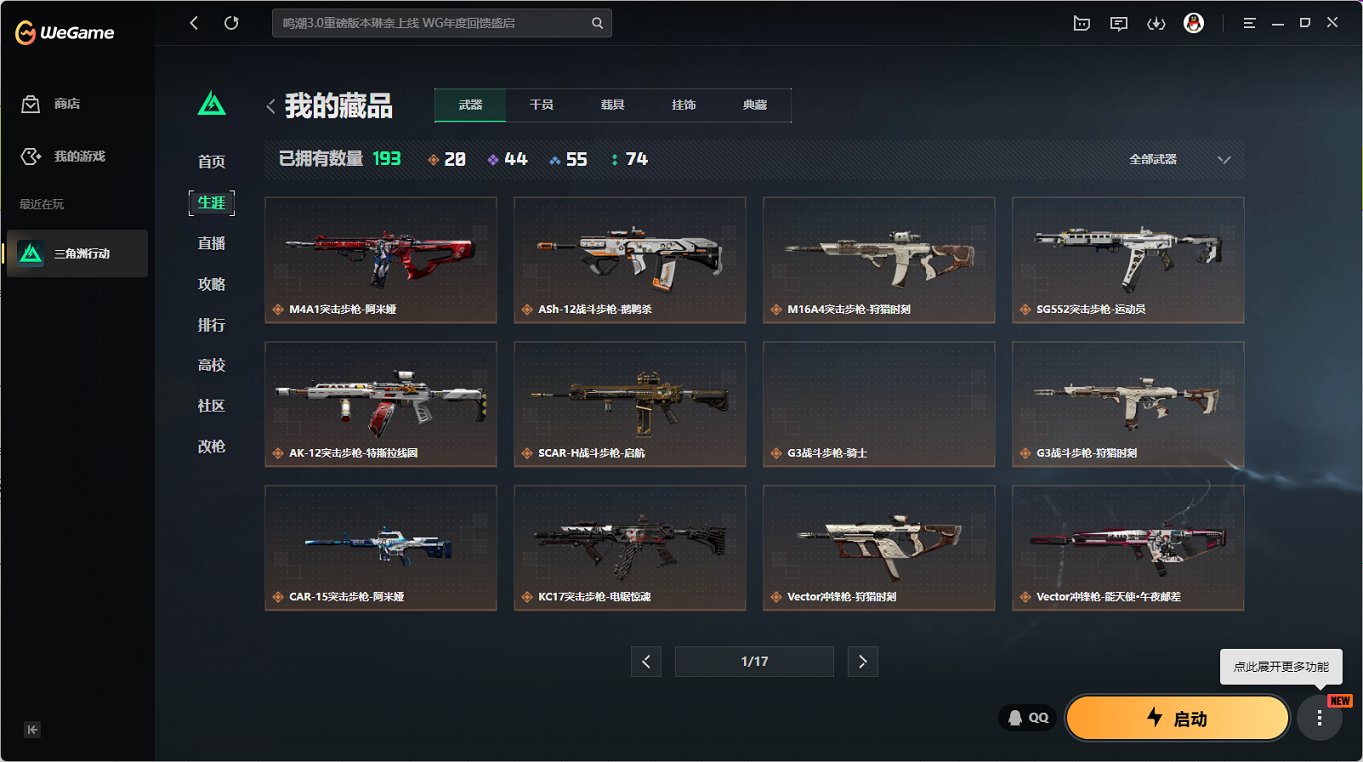This screenshot has width=1363, height=762.
Task: Open the game library icon near top right
Action: point(1081,22)
